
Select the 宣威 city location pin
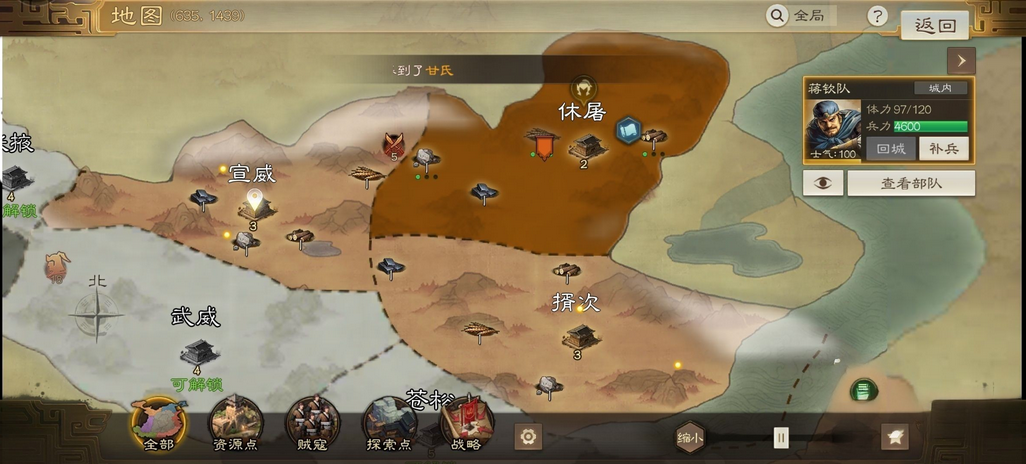(x=255, y=204)
